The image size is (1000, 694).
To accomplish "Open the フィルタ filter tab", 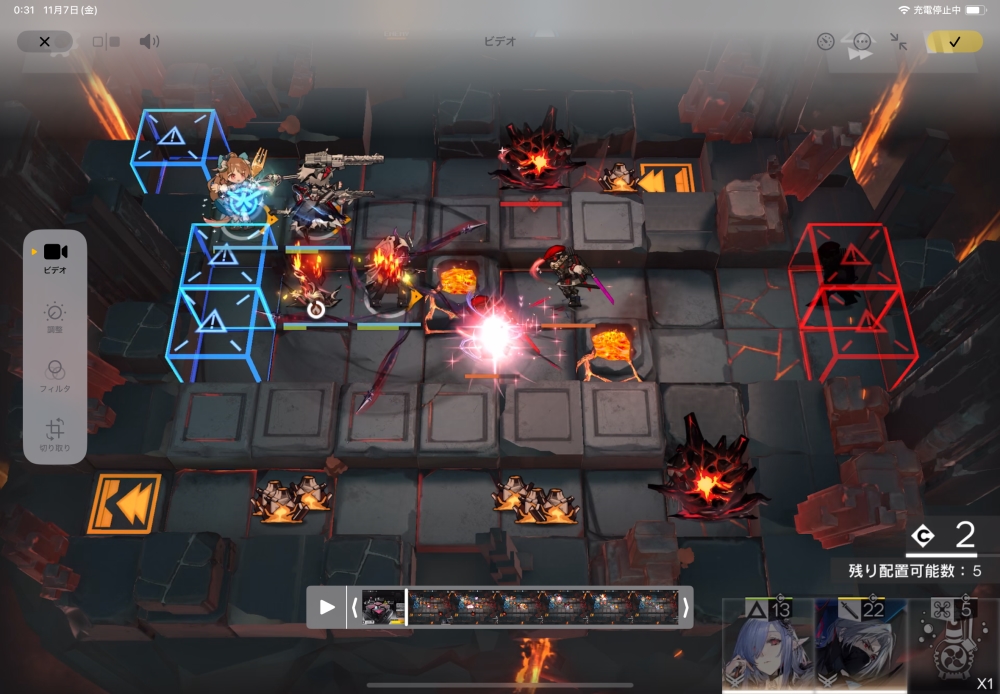I will click(55, 375).
